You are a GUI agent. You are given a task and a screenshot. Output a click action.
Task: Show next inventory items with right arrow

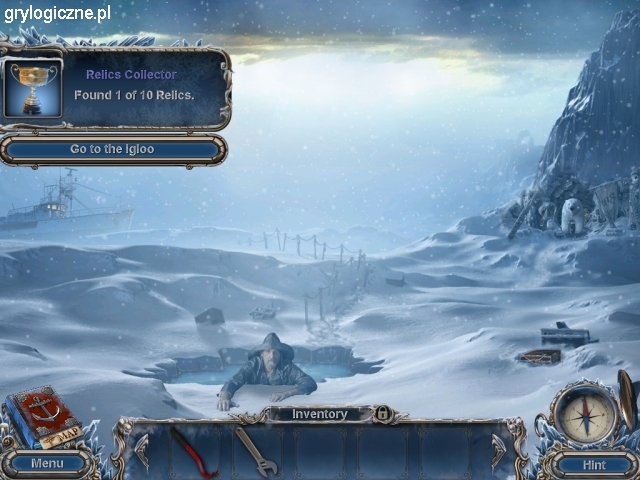pyautogui.click(x=498, y=451)
